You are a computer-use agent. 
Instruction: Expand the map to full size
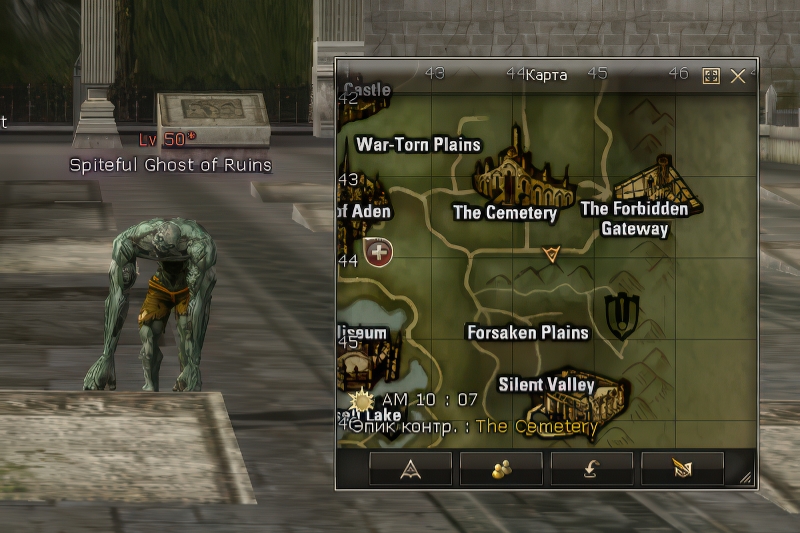[x=711, y=76]
